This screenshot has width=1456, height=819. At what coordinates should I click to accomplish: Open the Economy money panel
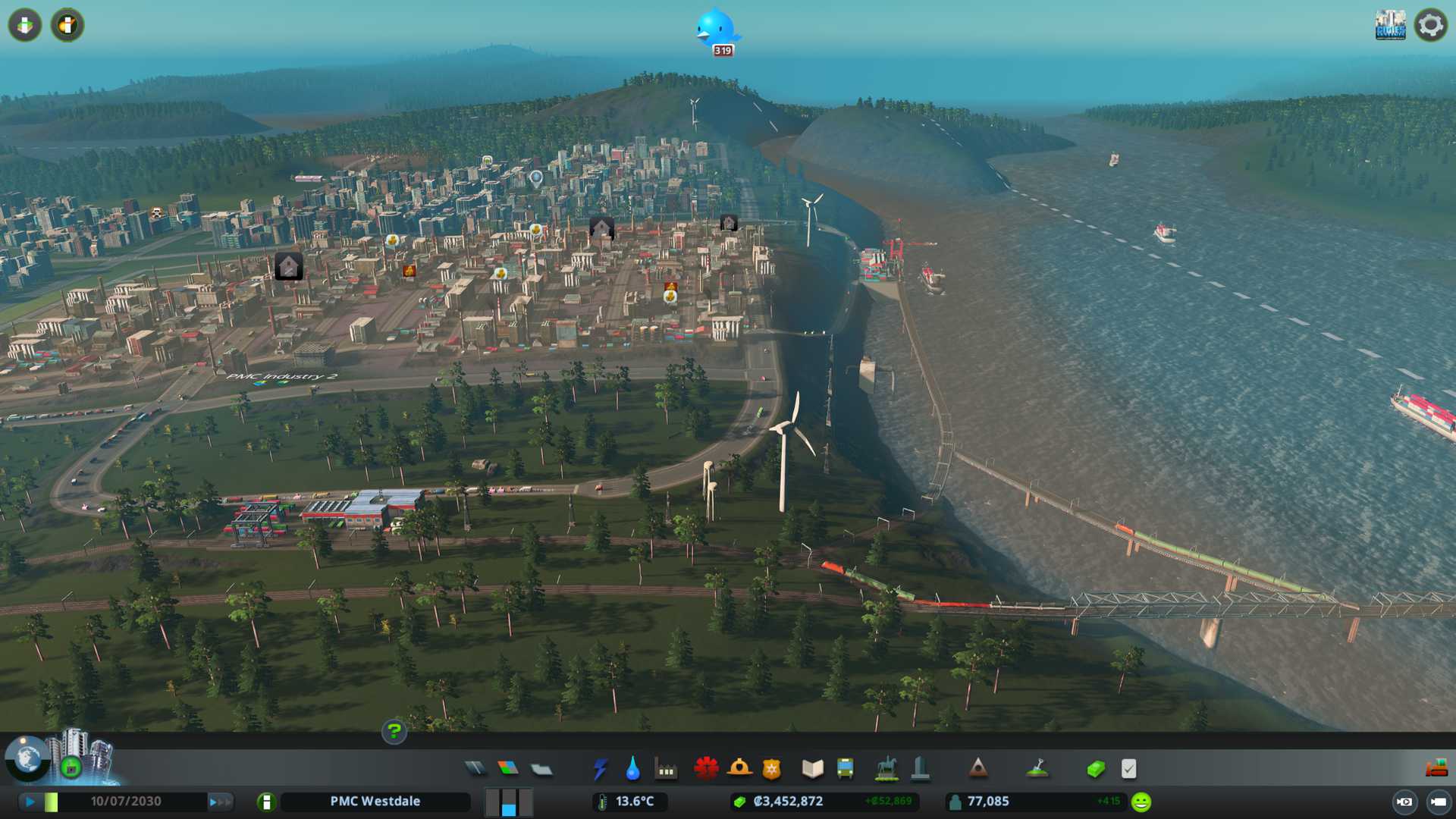[1096, 769]
